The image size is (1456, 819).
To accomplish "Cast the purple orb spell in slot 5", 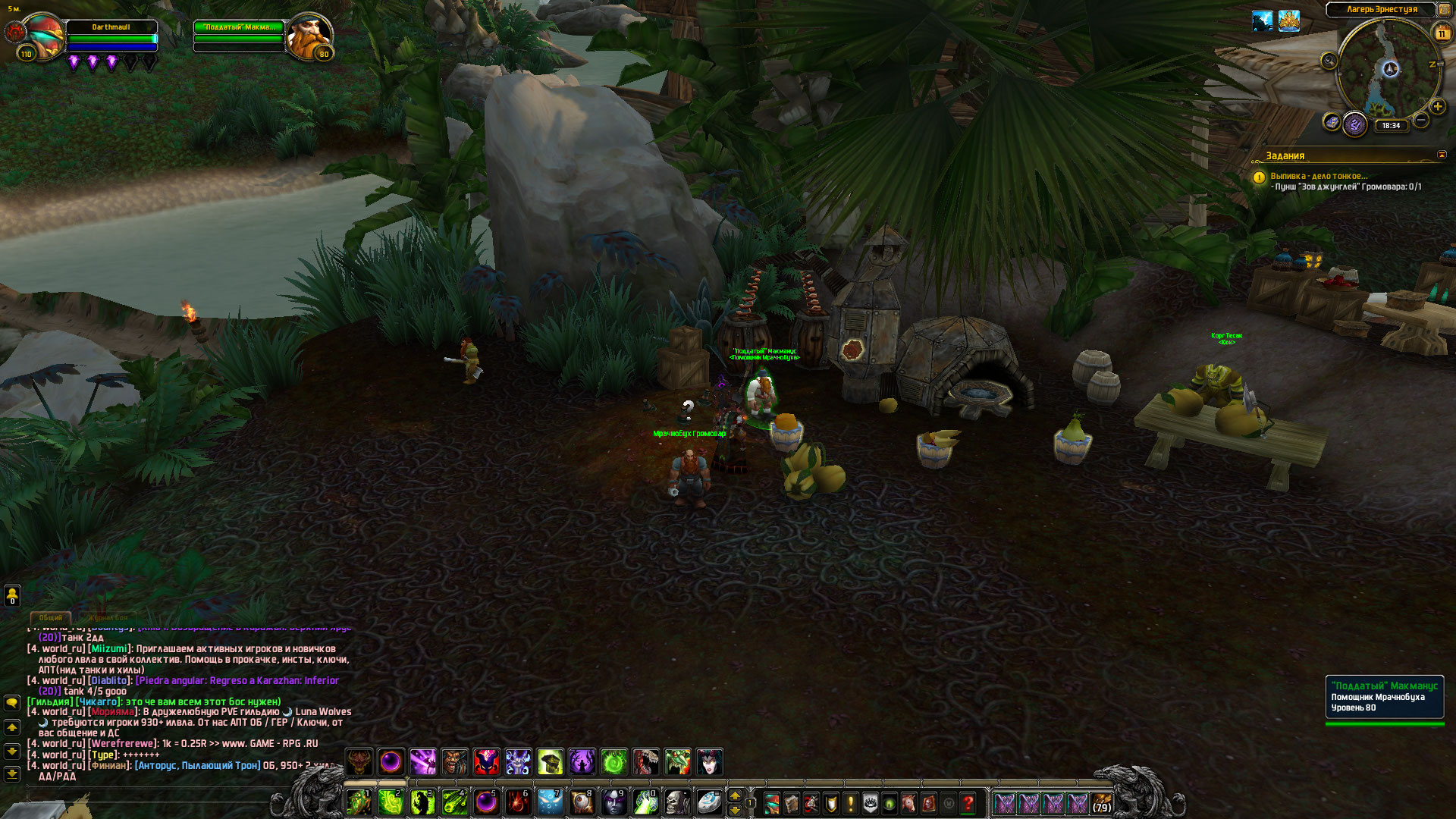I will pyautogui.click(x=486, y=802).
